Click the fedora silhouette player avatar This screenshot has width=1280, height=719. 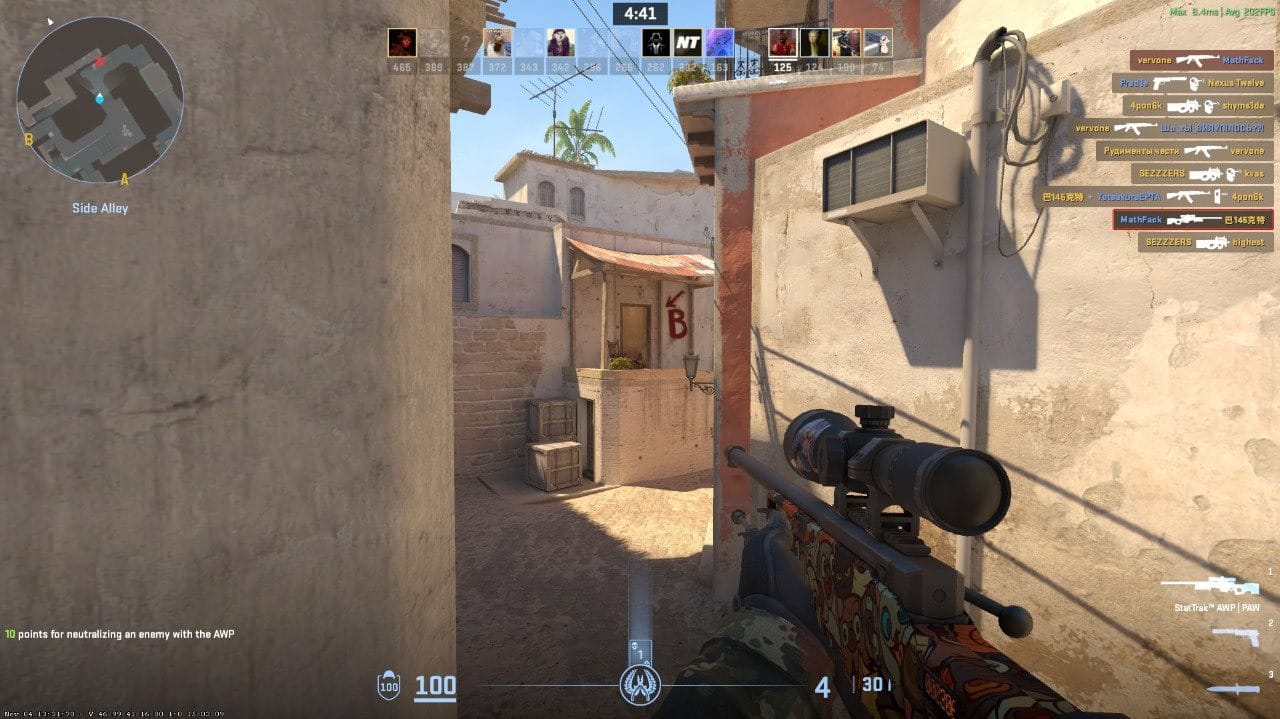point(655,42)
